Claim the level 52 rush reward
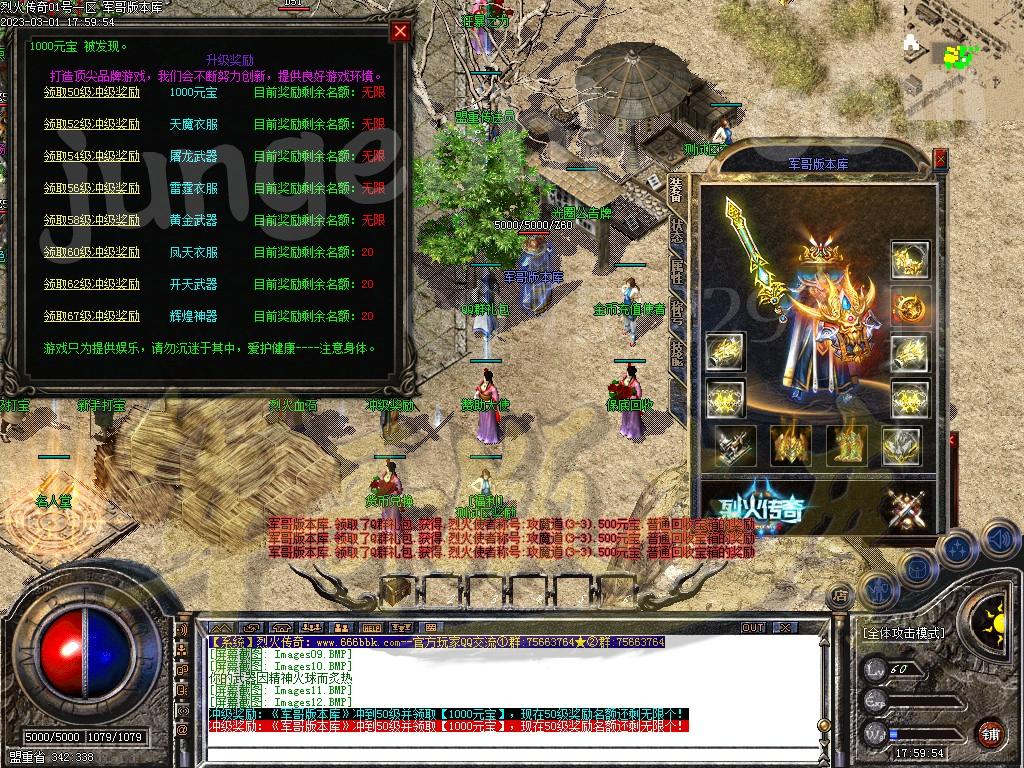The image size is (1024, 768). click(x=91, y=124)
